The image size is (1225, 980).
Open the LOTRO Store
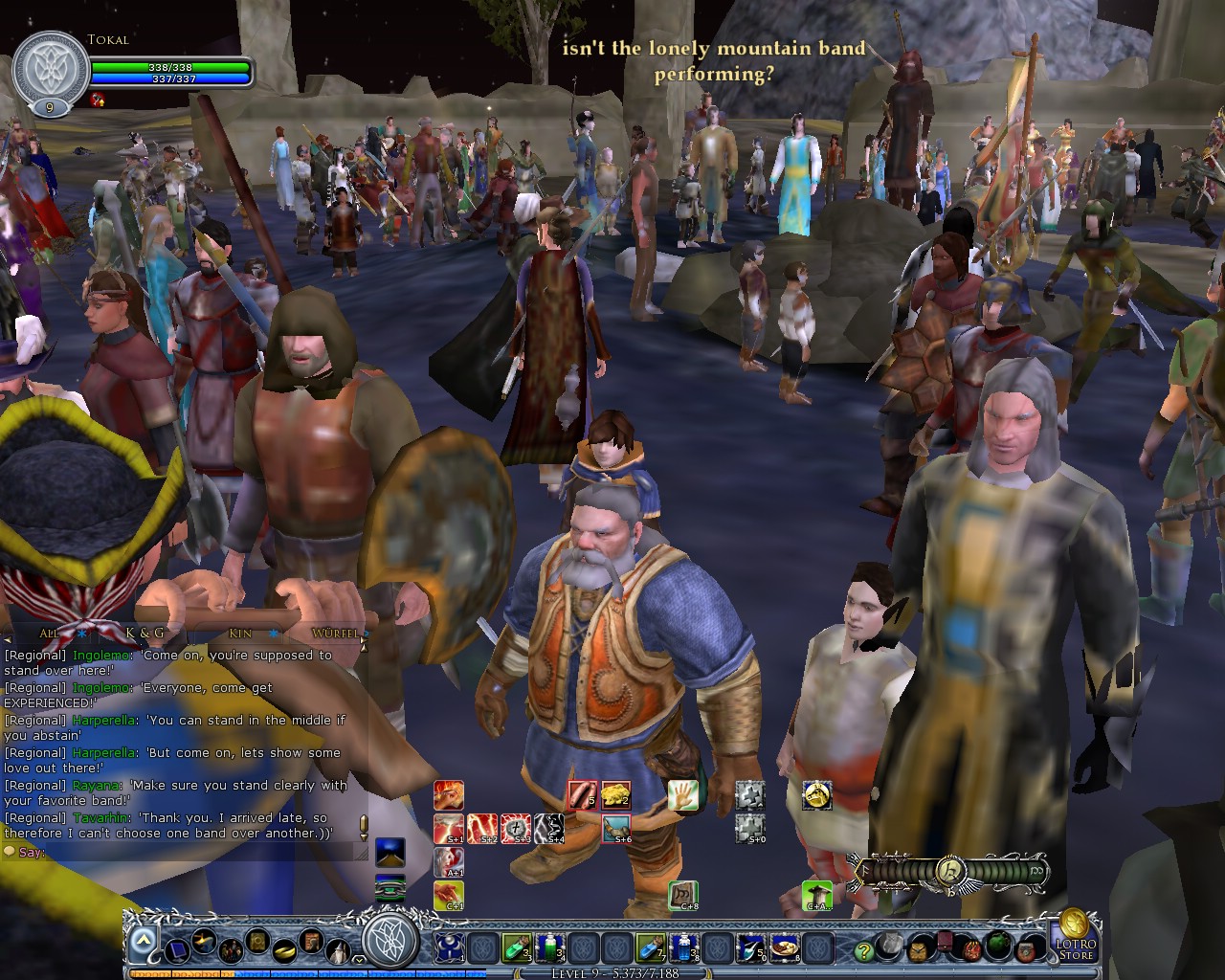[x=1076, y=948]
